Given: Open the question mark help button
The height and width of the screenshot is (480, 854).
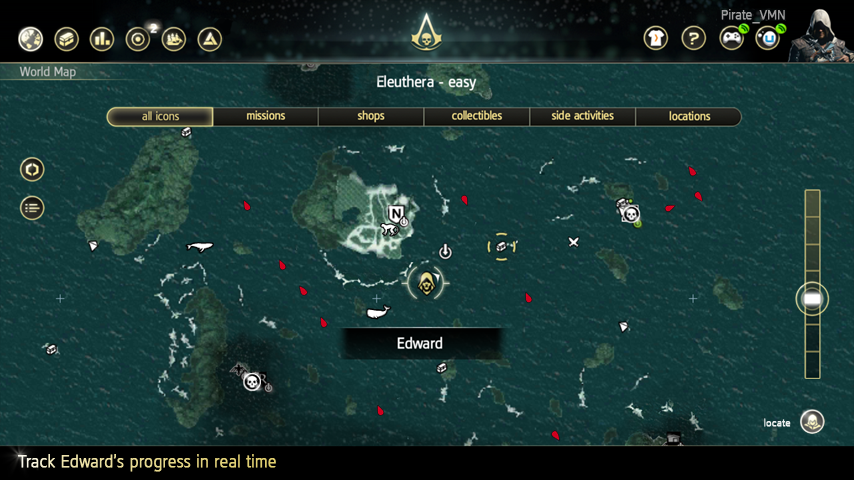Looking at the screenshot, I should coord(693,38).
